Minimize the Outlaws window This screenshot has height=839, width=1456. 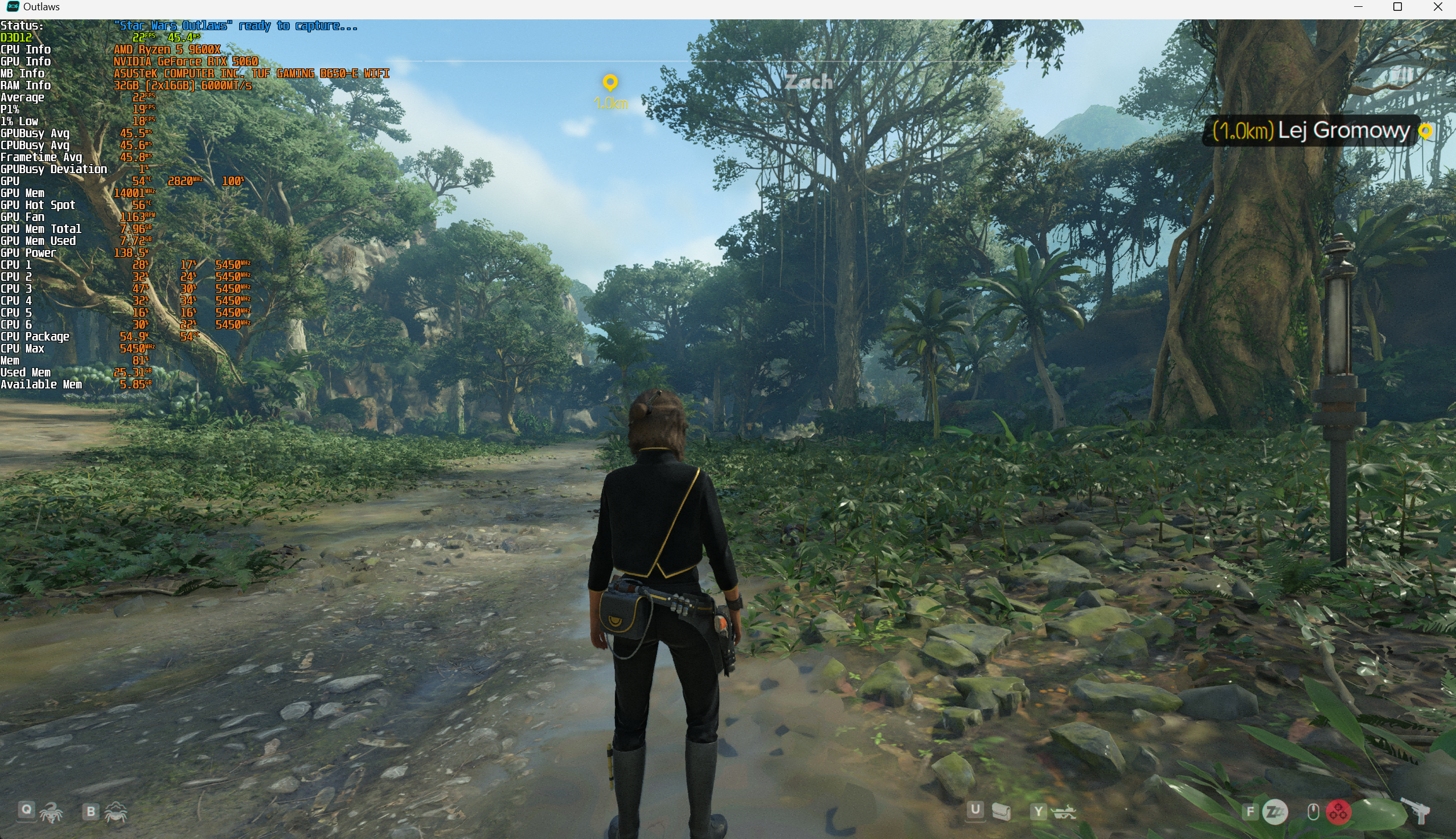click(1358, 7)
